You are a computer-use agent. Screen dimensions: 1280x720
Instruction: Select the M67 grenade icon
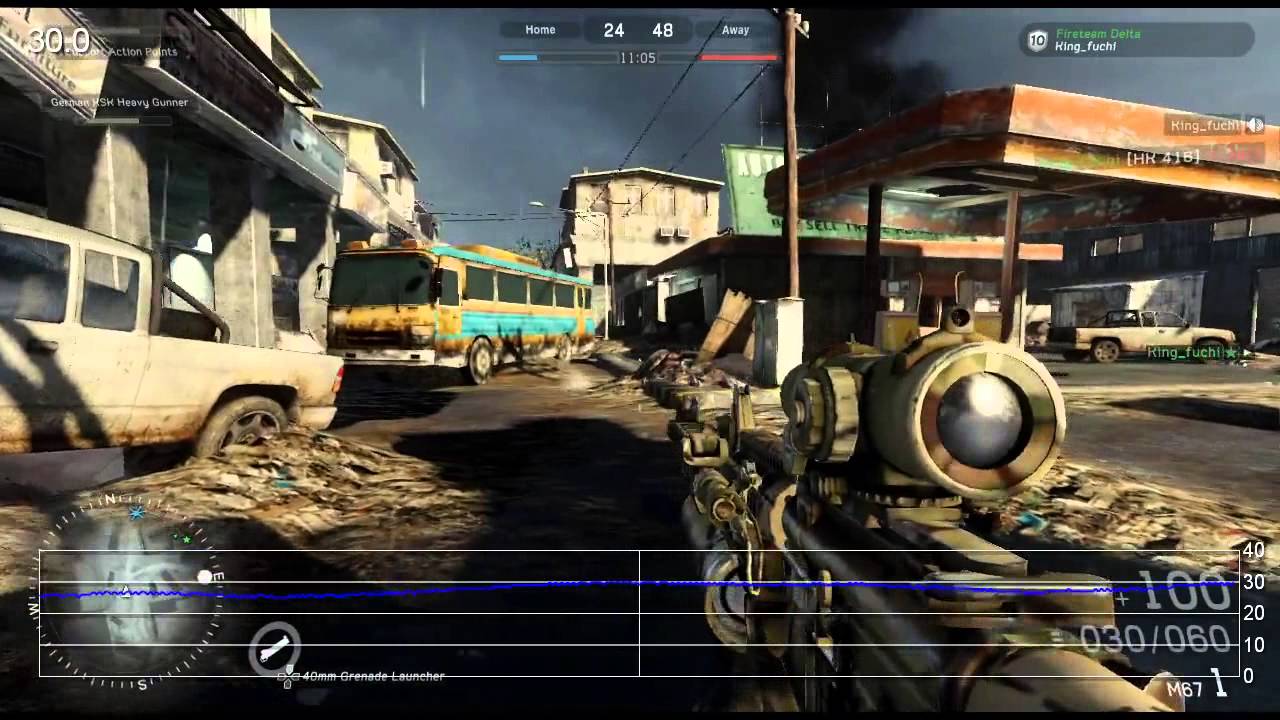pyautogui.click(x=1219, y=683)
